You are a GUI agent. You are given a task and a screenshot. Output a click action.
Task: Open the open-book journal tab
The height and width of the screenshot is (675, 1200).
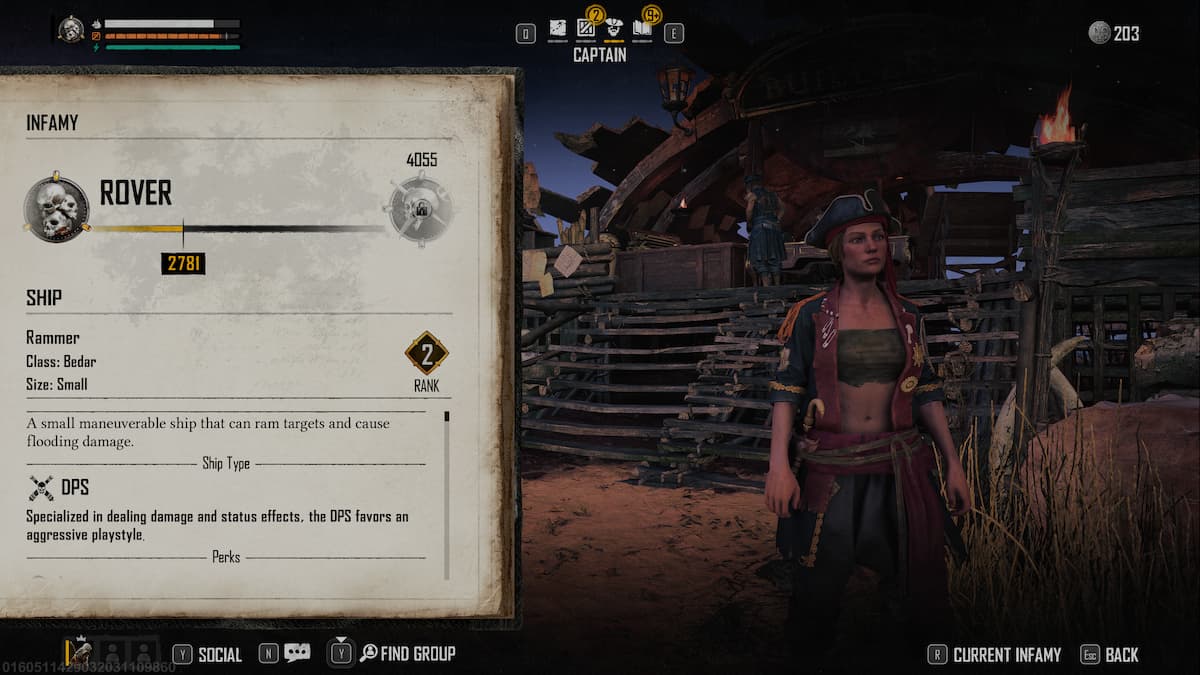click(x=642, y=30)
